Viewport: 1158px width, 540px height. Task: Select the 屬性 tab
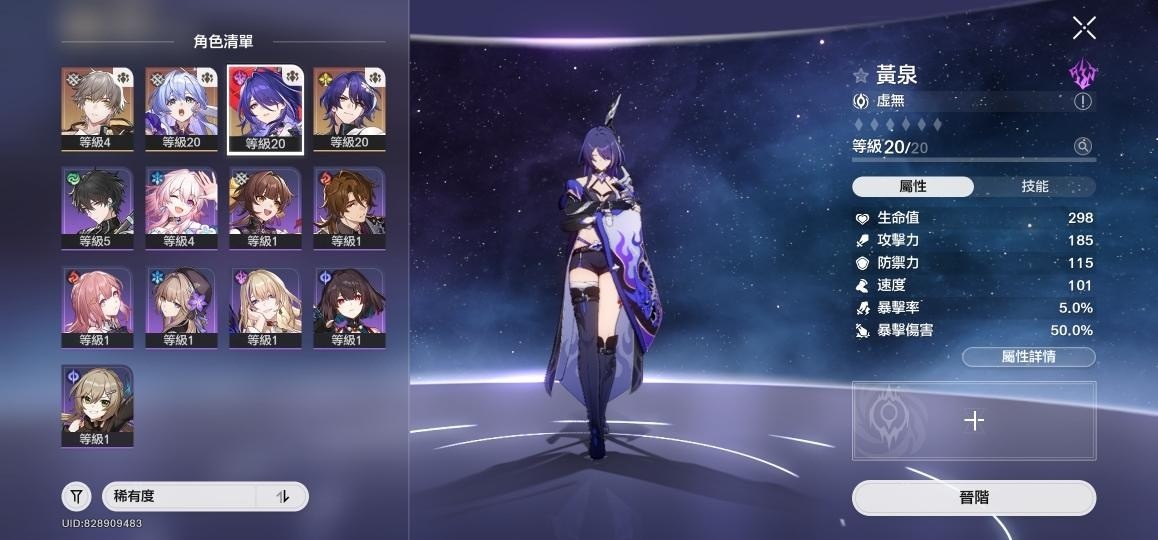(913, 187)
